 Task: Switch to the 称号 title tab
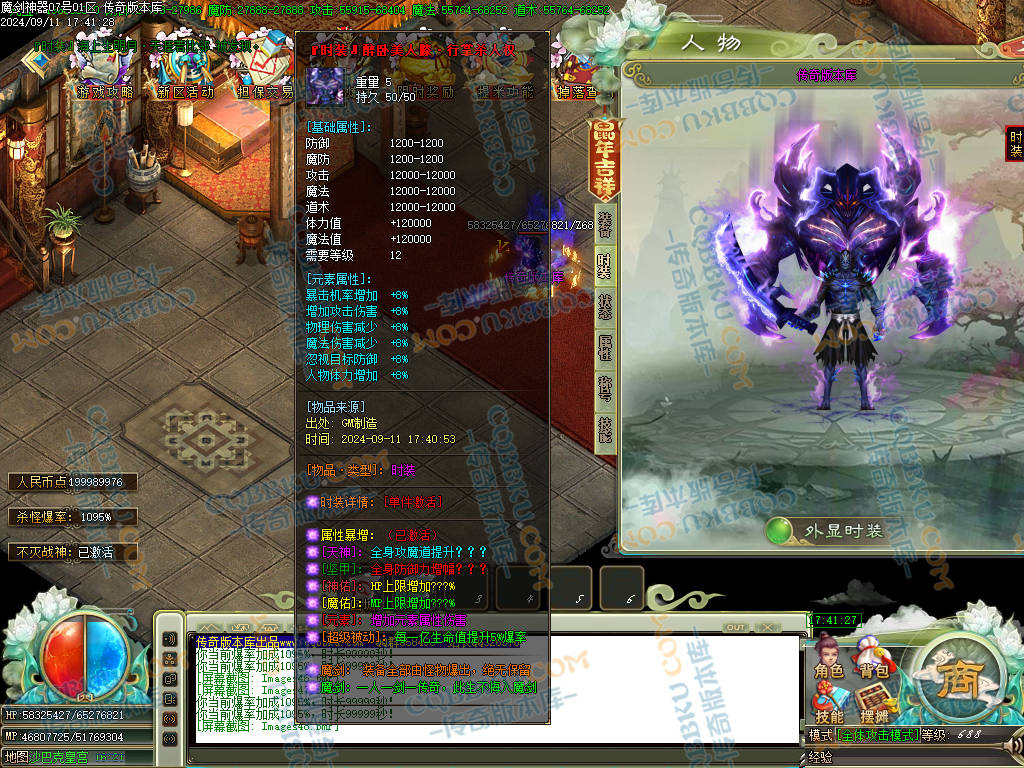click(604, 388)
